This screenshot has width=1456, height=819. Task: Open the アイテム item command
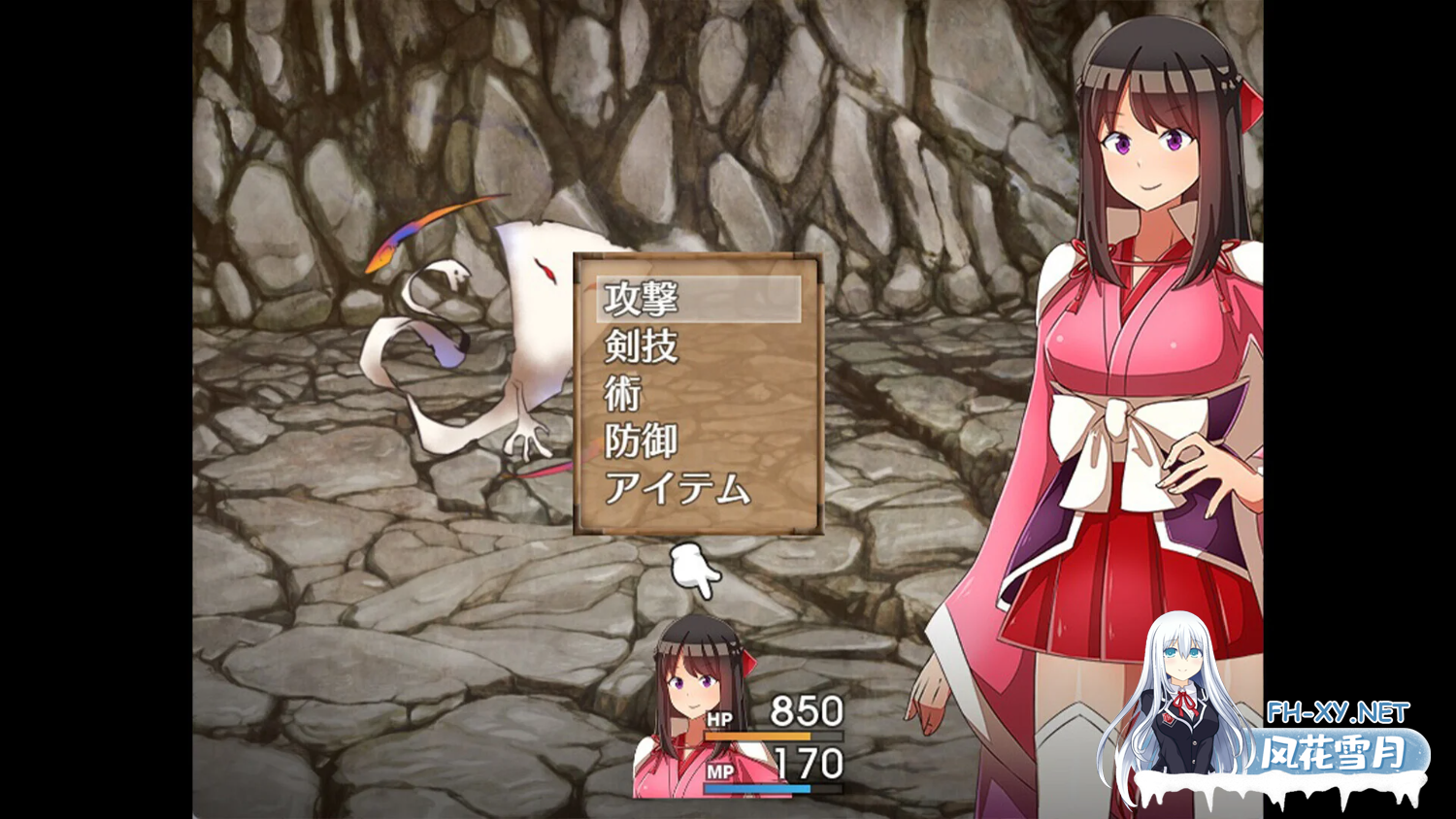pos(678,488)
